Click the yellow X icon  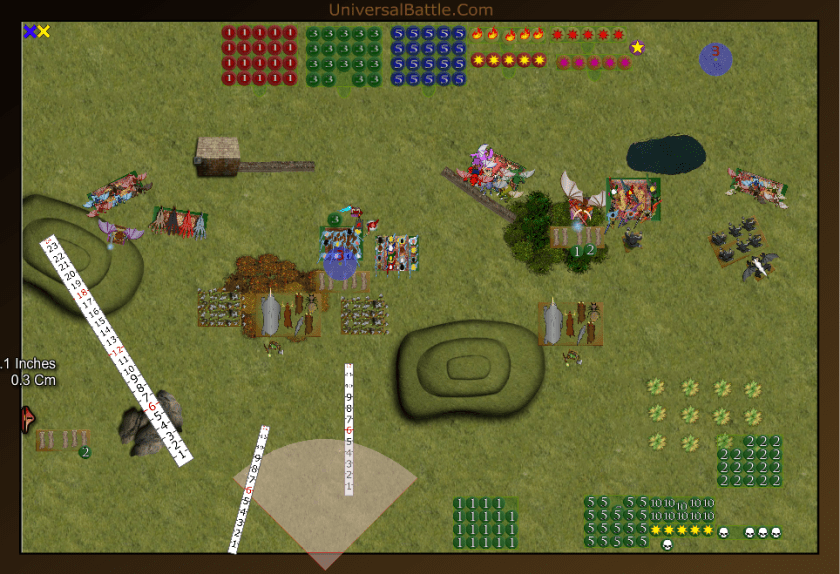tap(44, 32)
